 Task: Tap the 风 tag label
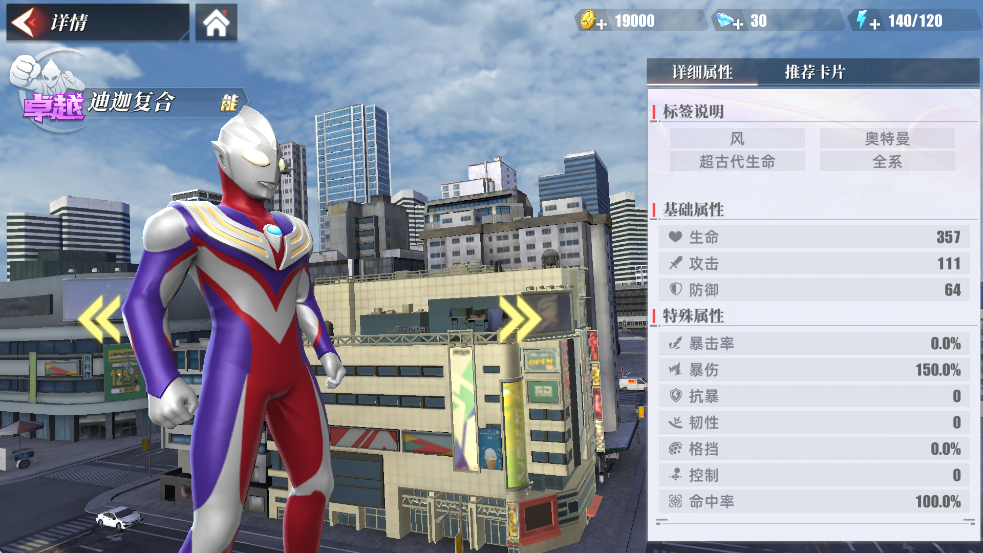click(737, 139)
